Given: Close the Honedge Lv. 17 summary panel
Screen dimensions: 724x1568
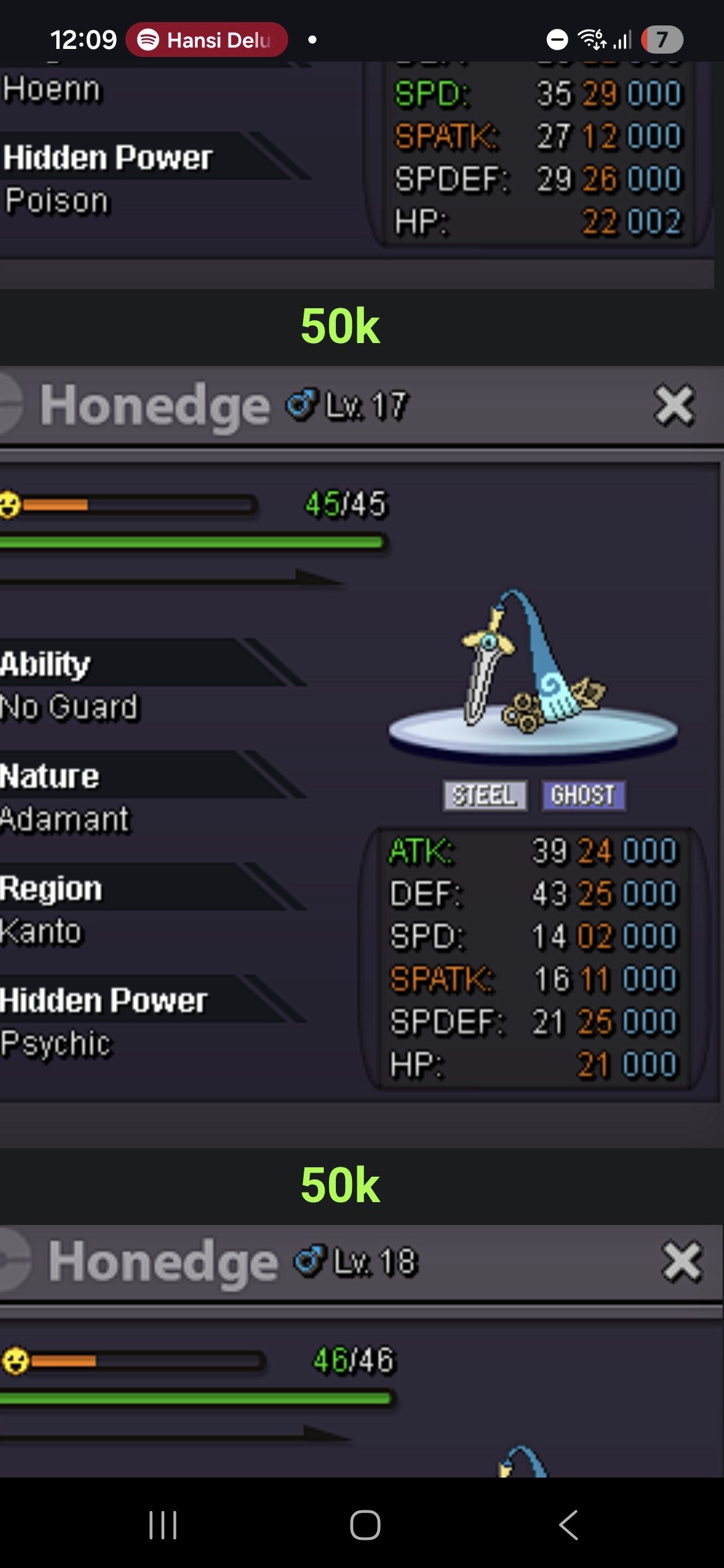Looking at the screenshot, I should click(x=674, y=405).
